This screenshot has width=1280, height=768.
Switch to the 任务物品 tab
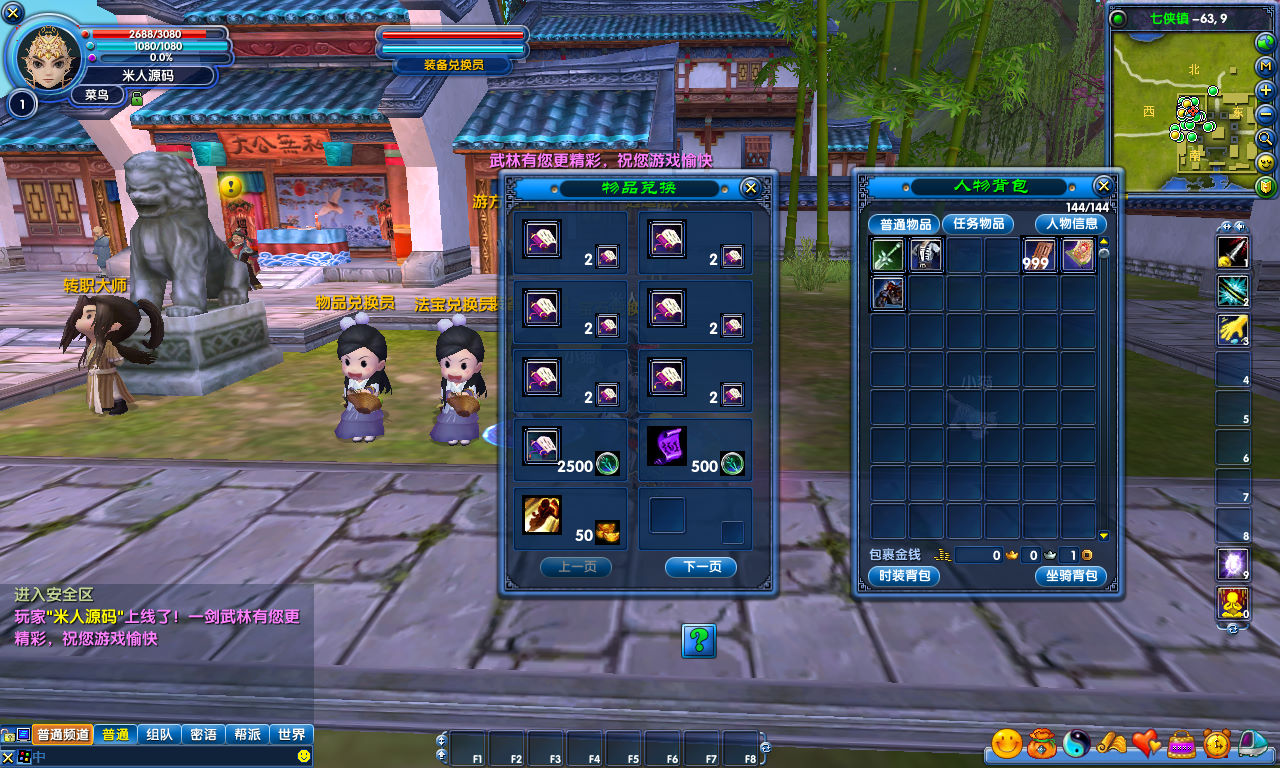978,224
